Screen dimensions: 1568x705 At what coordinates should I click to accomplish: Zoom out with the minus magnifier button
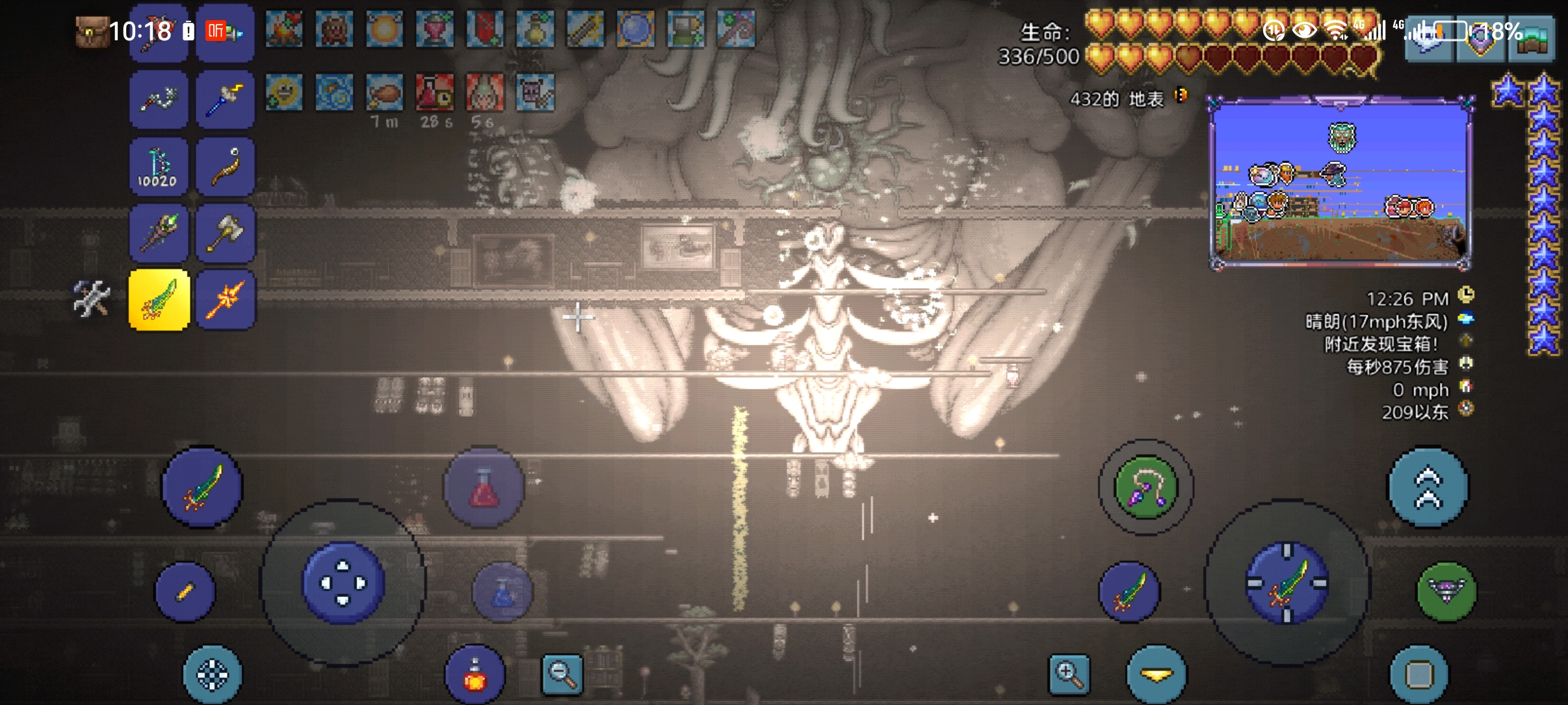pyautogui.click(x=562, y=674)
